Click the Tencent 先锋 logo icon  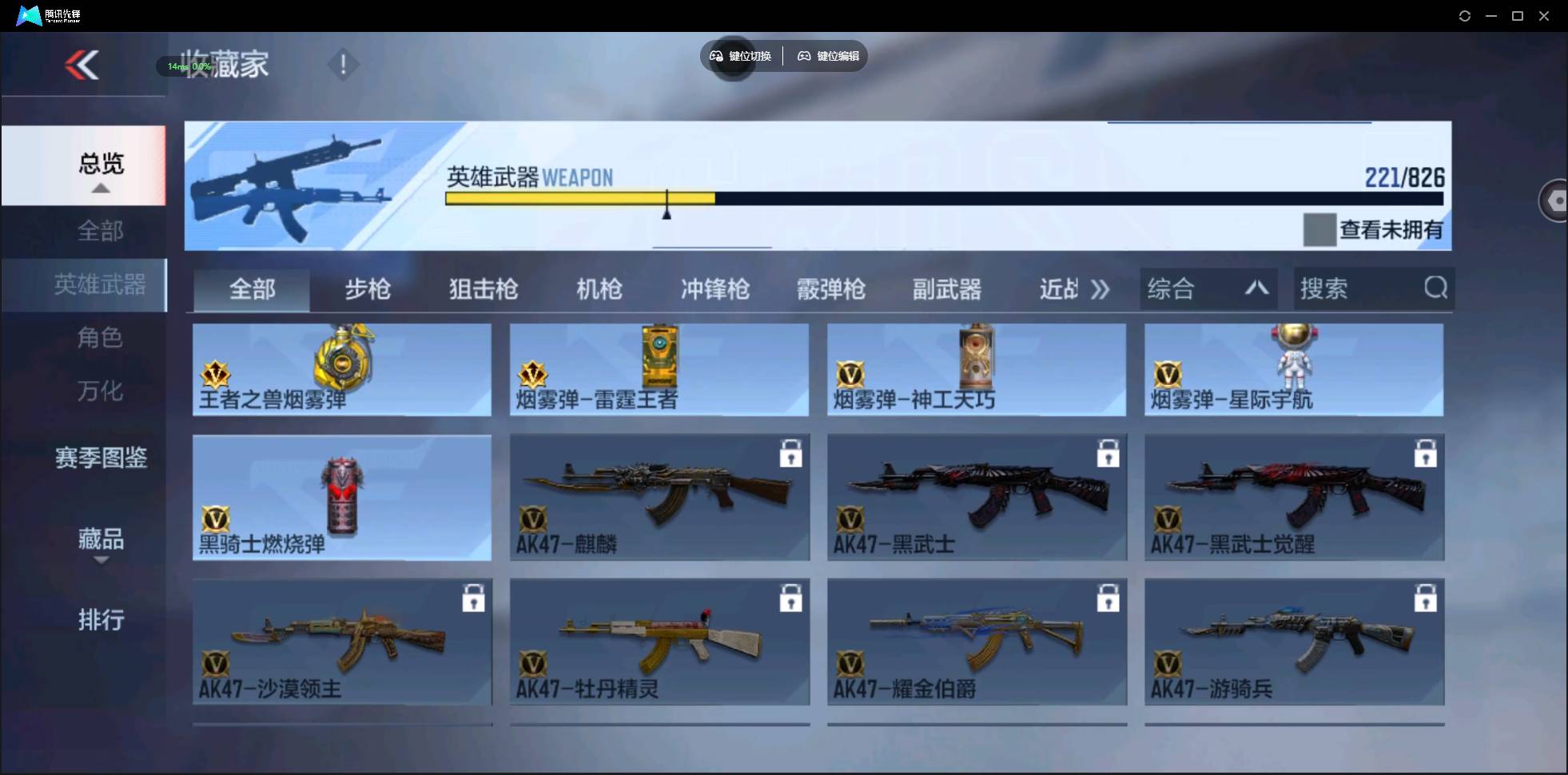tap(28, 14)
